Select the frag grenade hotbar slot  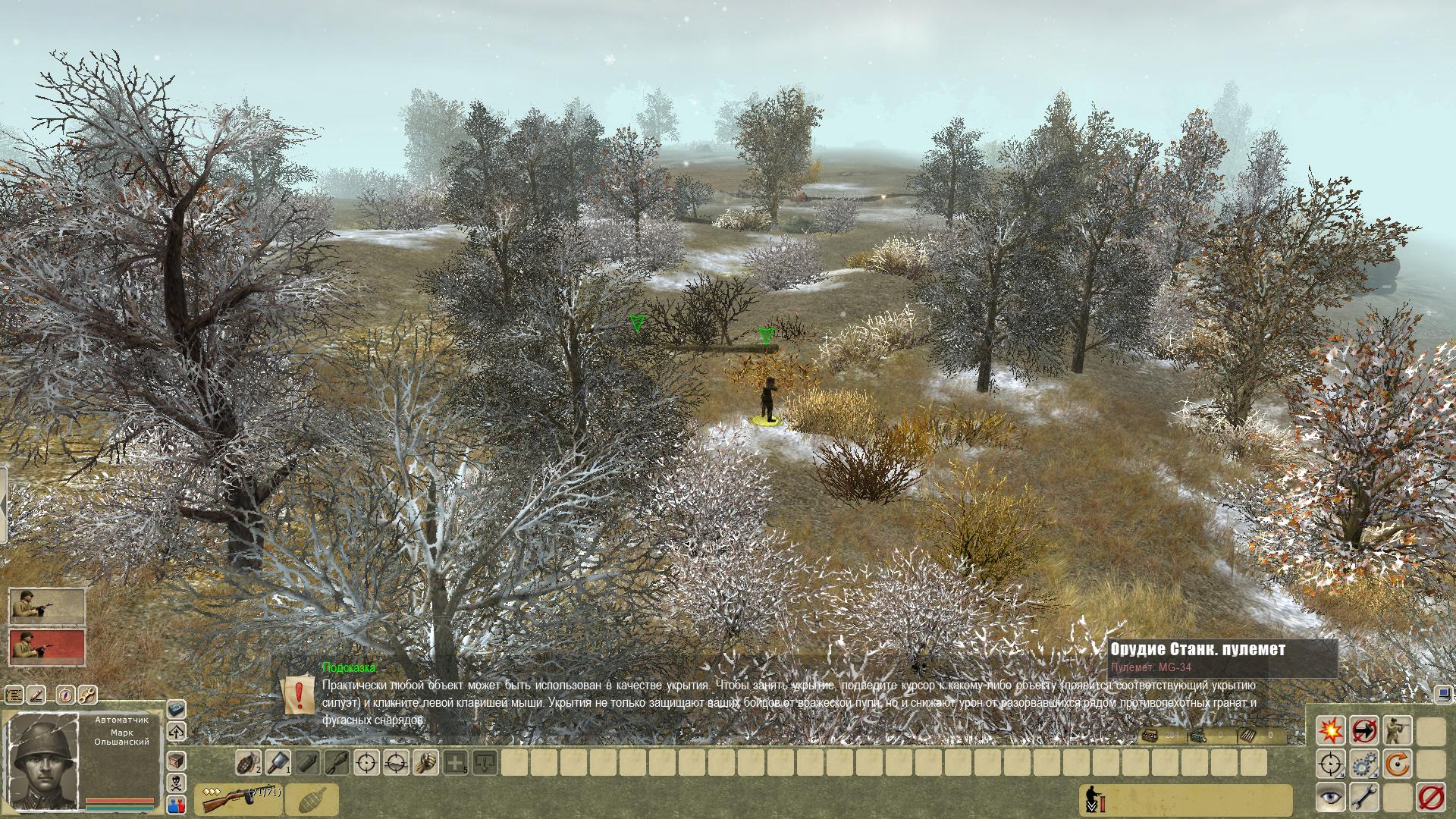[x=248, y=762]
